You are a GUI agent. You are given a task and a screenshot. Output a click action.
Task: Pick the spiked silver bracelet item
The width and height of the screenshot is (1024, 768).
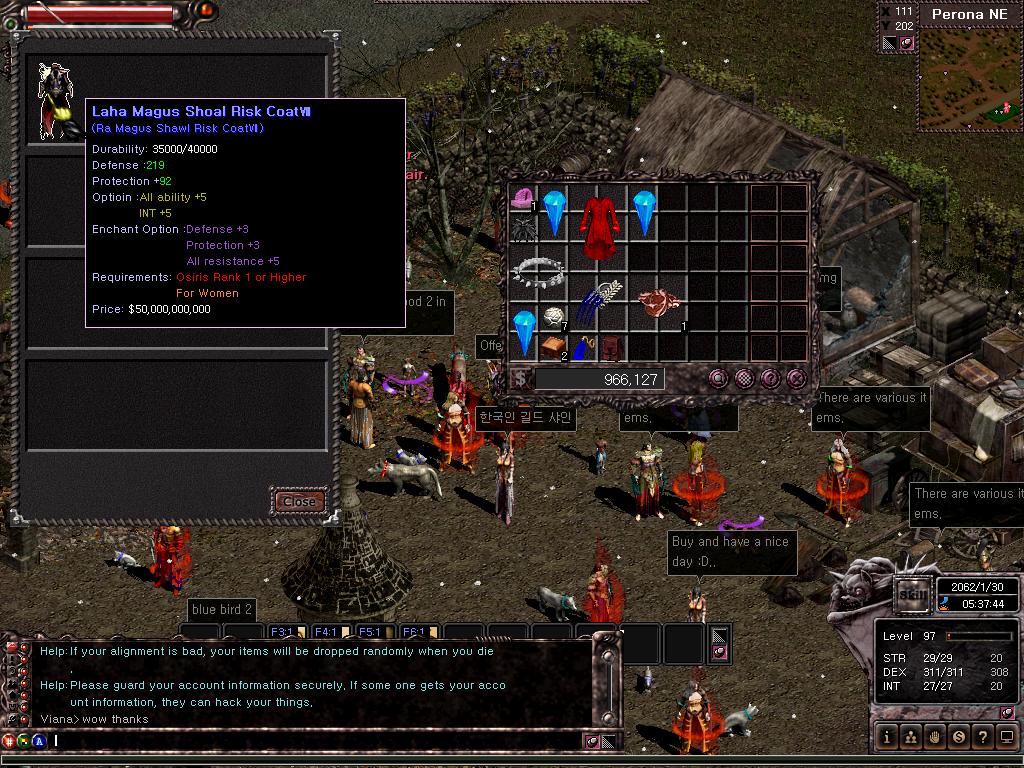pos(538,270)
